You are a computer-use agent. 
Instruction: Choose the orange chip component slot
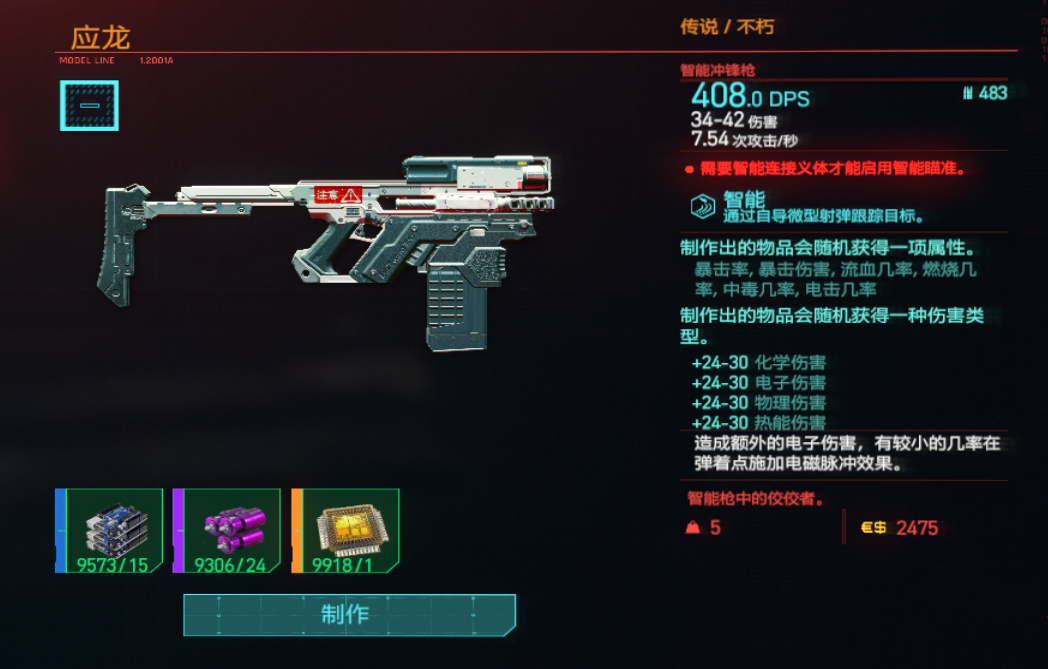point(346,531)
